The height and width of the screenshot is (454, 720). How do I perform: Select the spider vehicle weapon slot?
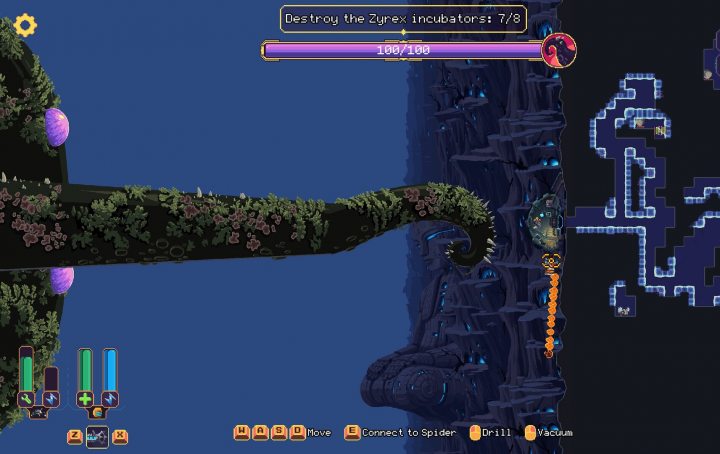pyautogui.click(x=98, y=436)
